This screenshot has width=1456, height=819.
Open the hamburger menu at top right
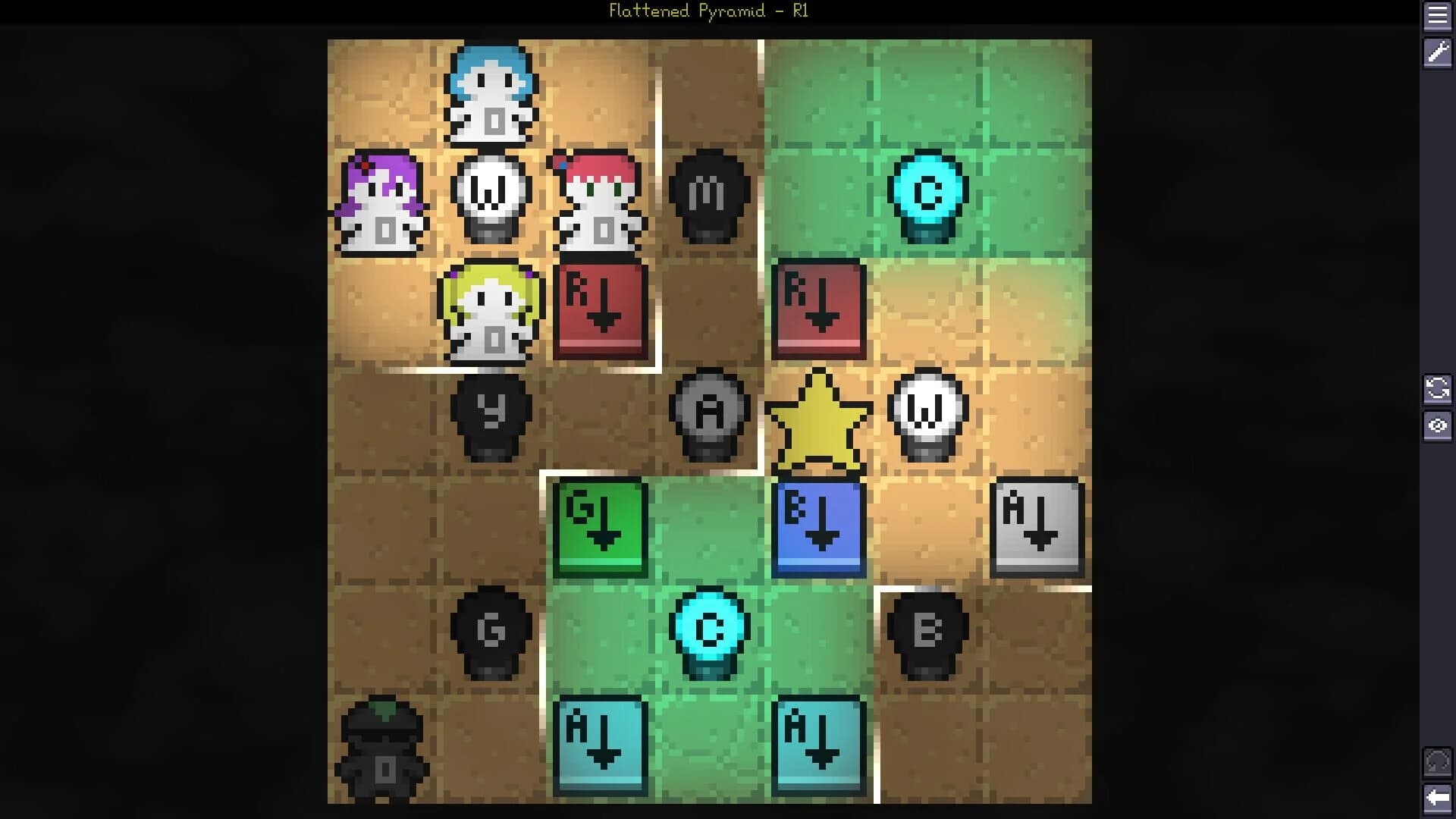1439,17
